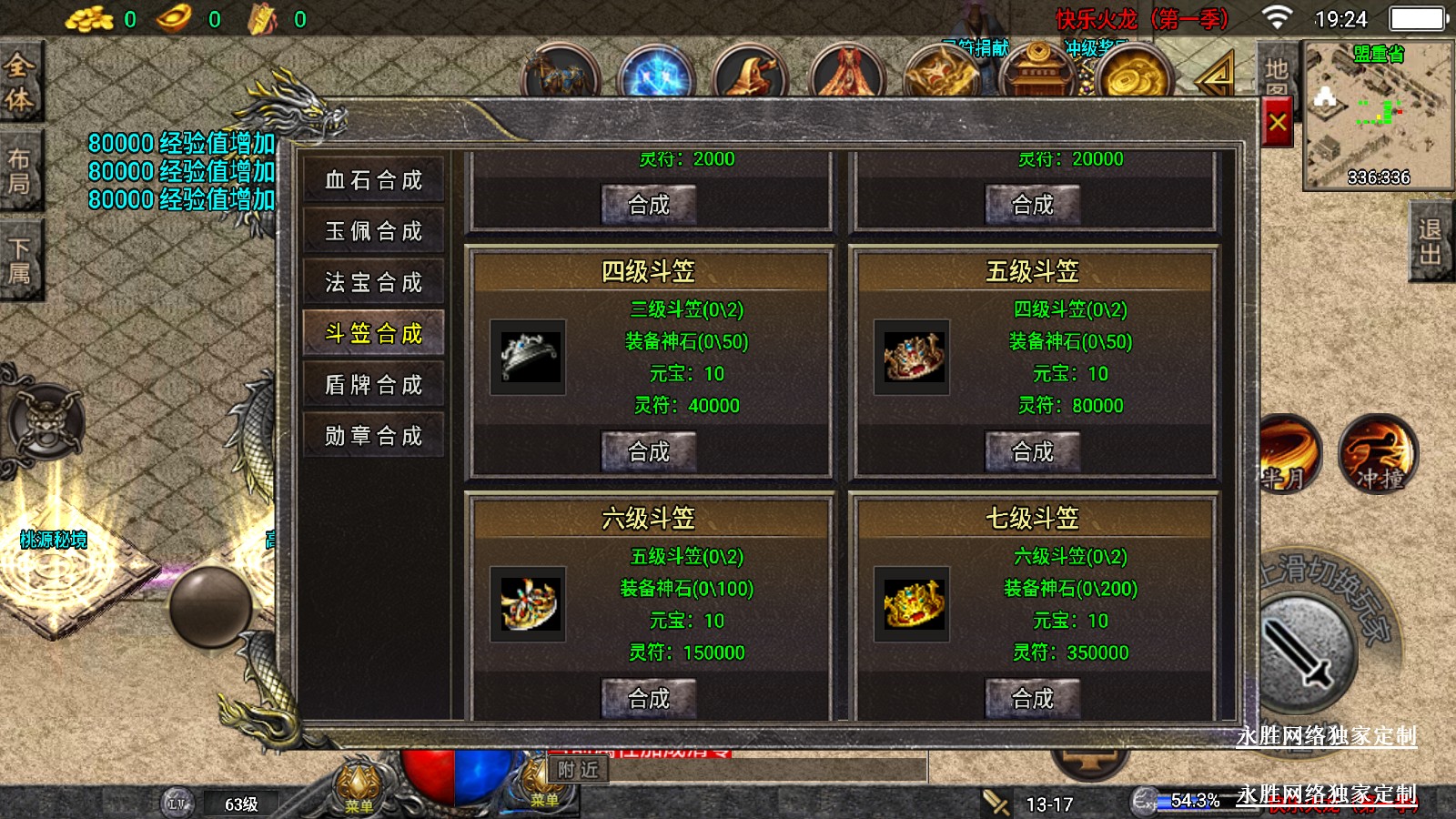Viewport: 1456px width, 819px height.
Task: Select the 七级斗笠 golden crown icon
Action: [x=912, y=603]
